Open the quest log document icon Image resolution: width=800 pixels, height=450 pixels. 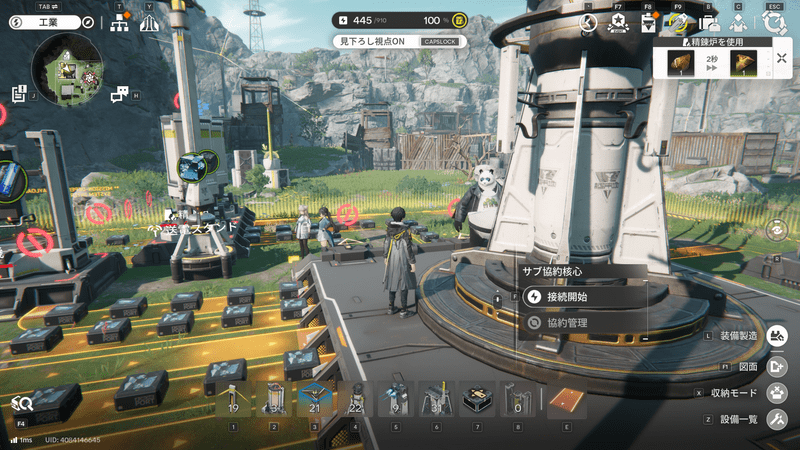click(19, 94)
